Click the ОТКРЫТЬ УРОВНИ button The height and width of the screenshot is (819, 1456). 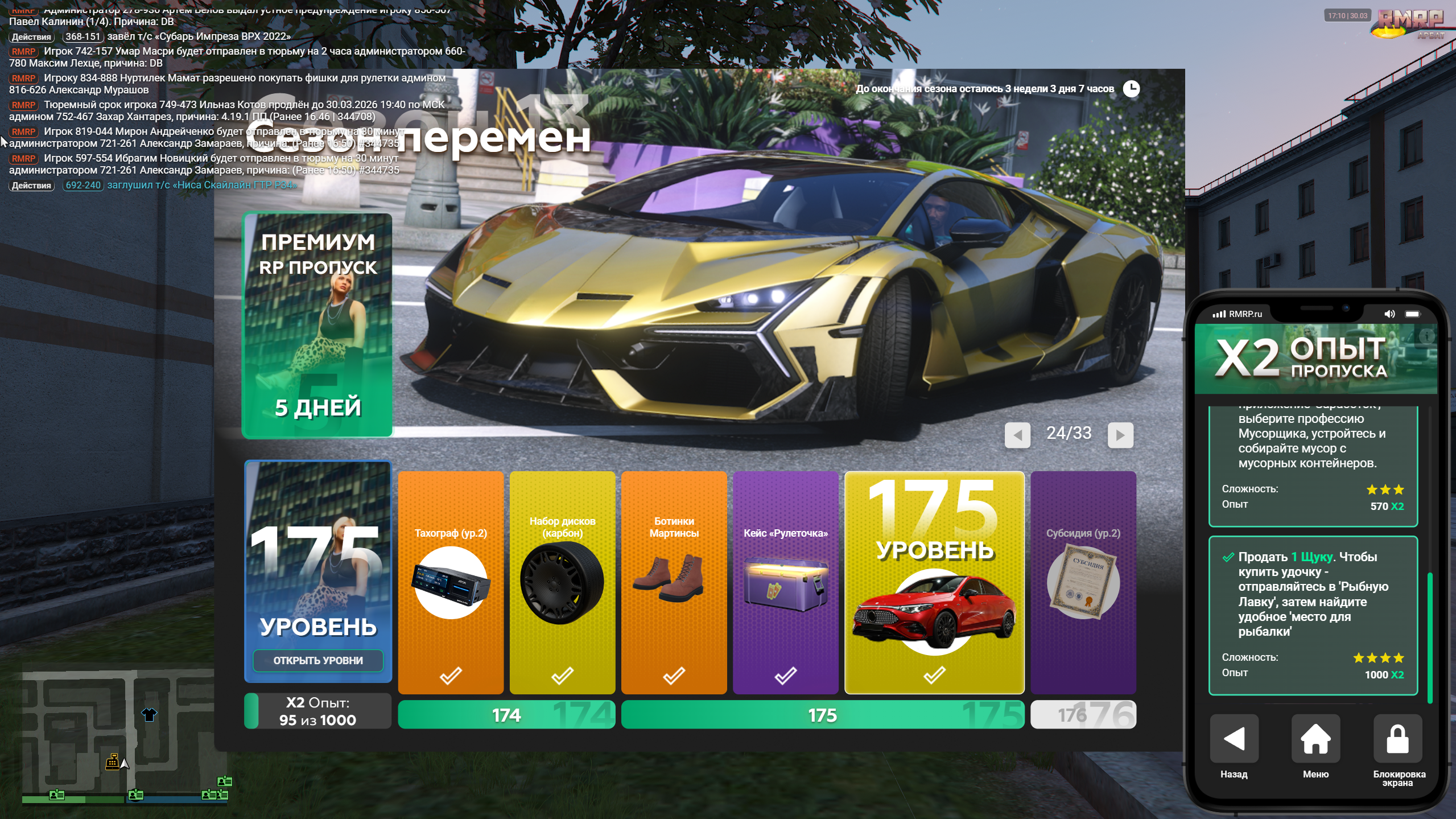317,660
